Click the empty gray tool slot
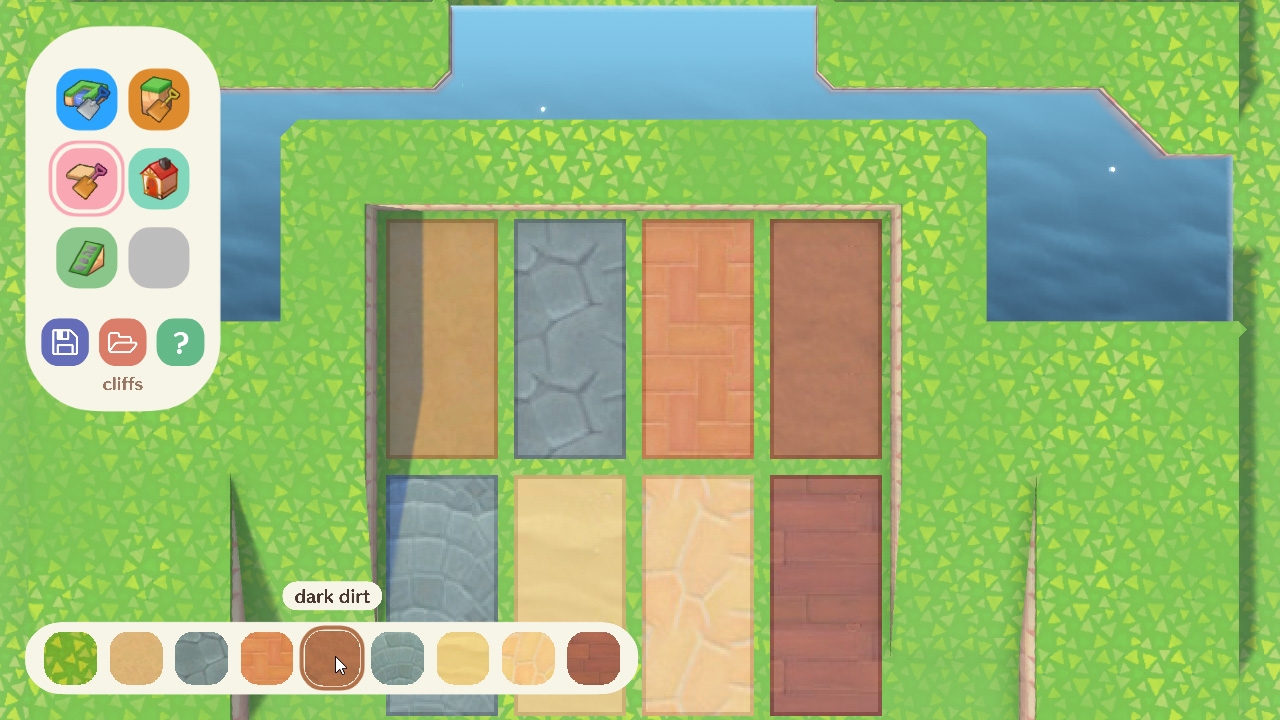Viewport: 1280px width, 720px height. (159, 257)
